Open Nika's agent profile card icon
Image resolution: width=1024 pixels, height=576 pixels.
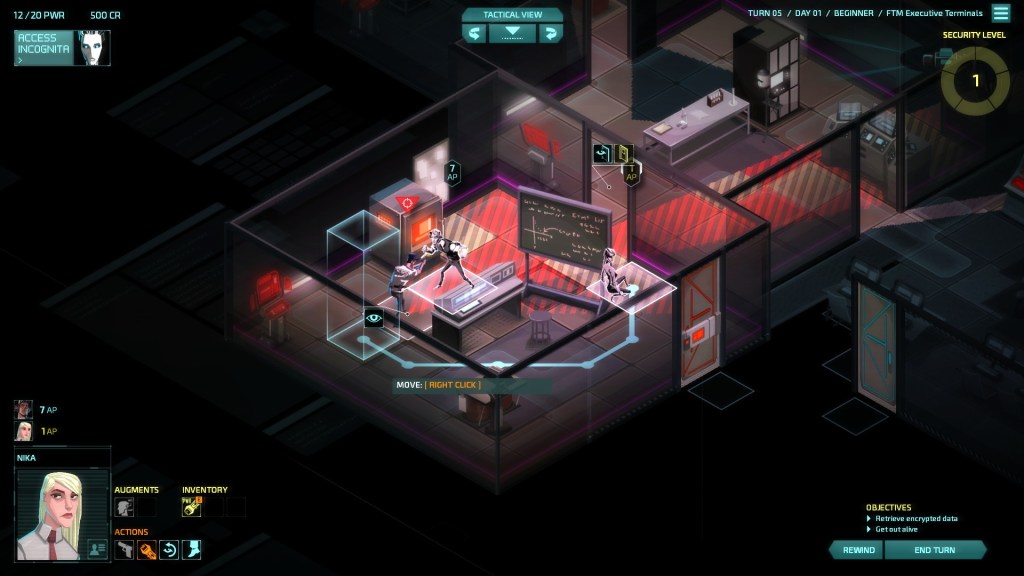tap(97, 548)
